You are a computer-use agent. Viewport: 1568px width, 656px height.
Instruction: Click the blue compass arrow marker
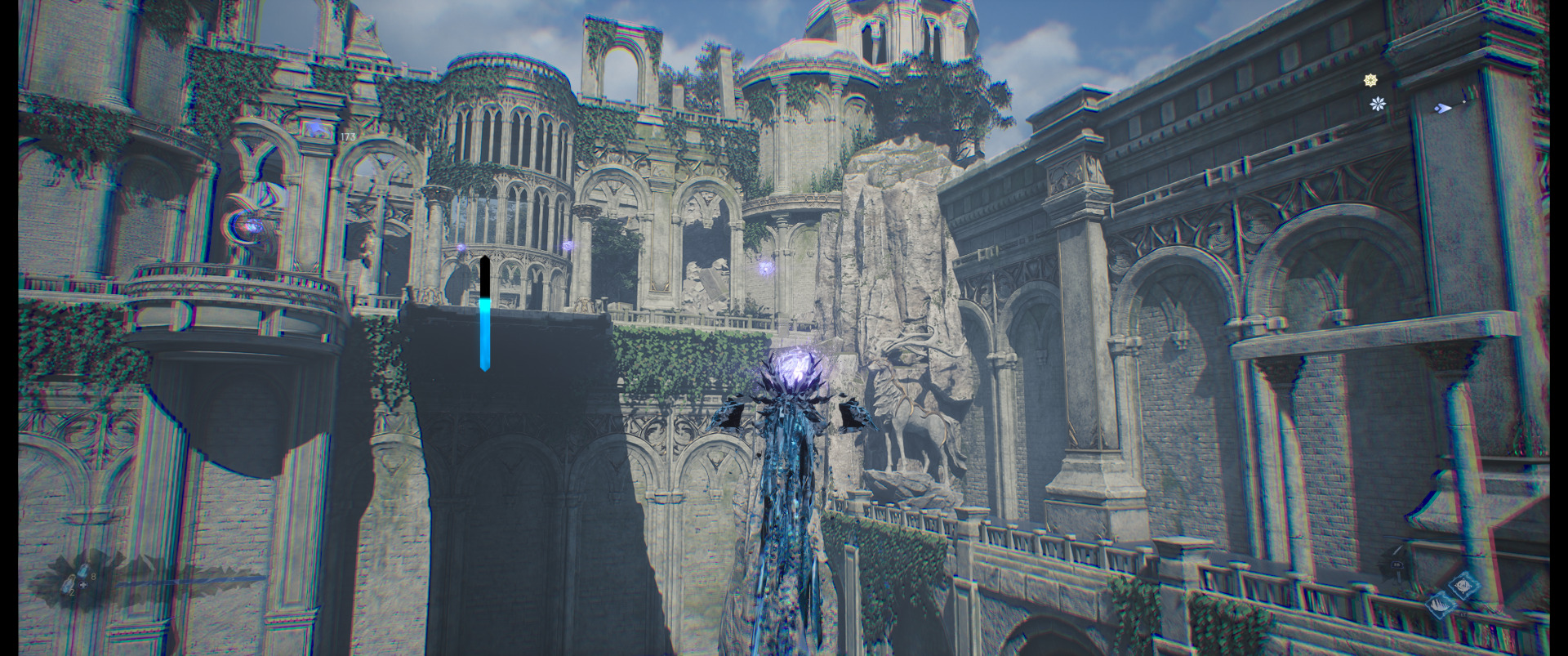tap(1443, 106)
